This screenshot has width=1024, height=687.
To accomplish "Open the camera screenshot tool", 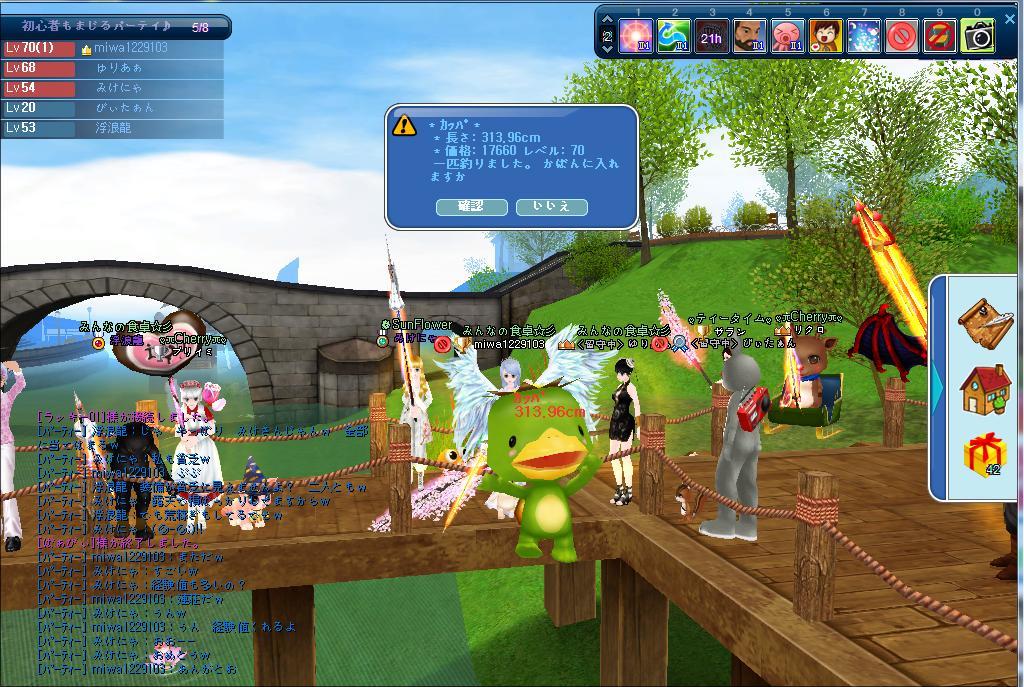I will (977, 37).
